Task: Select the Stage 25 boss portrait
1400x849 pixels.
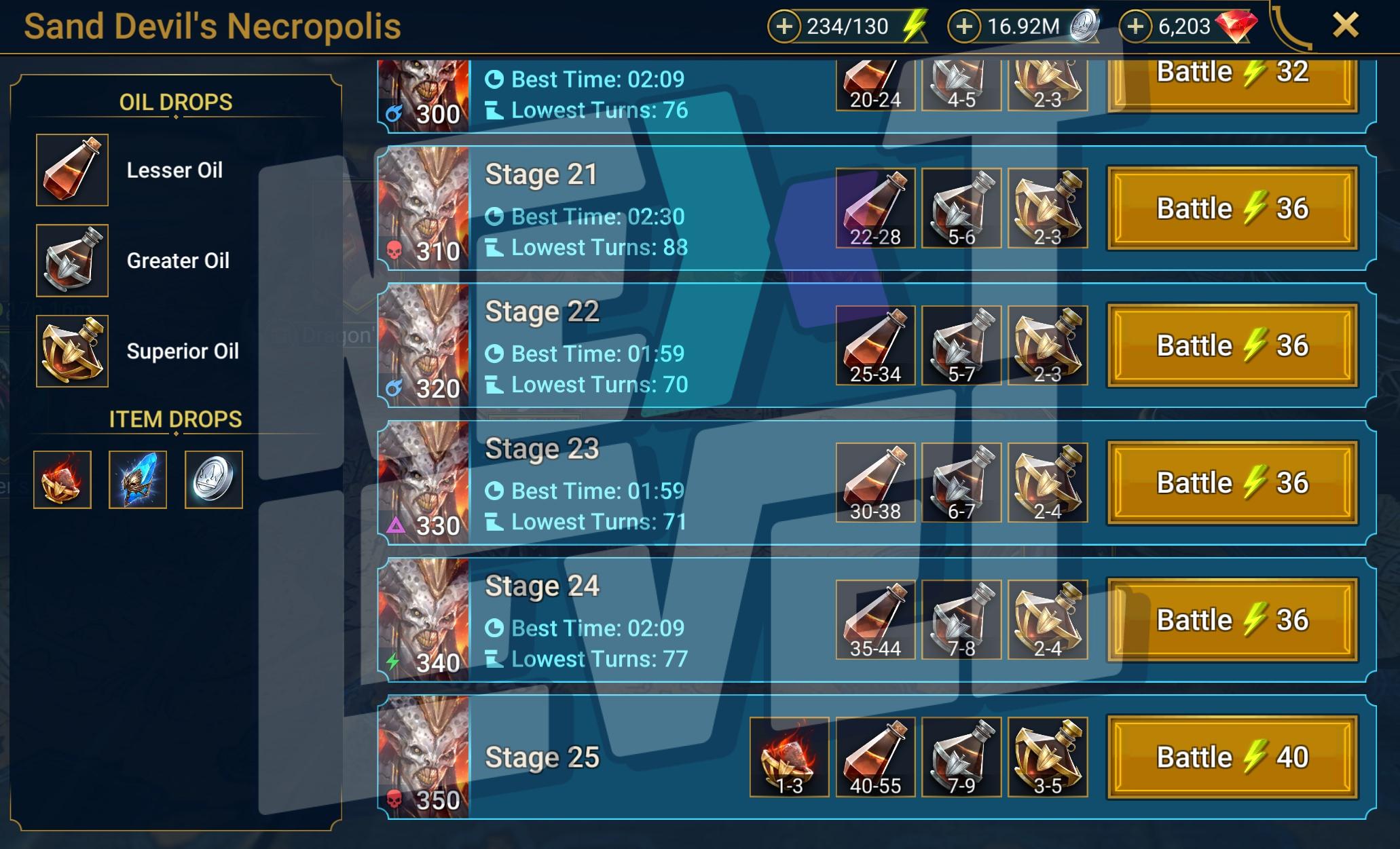Action: (x=424, y=757)
